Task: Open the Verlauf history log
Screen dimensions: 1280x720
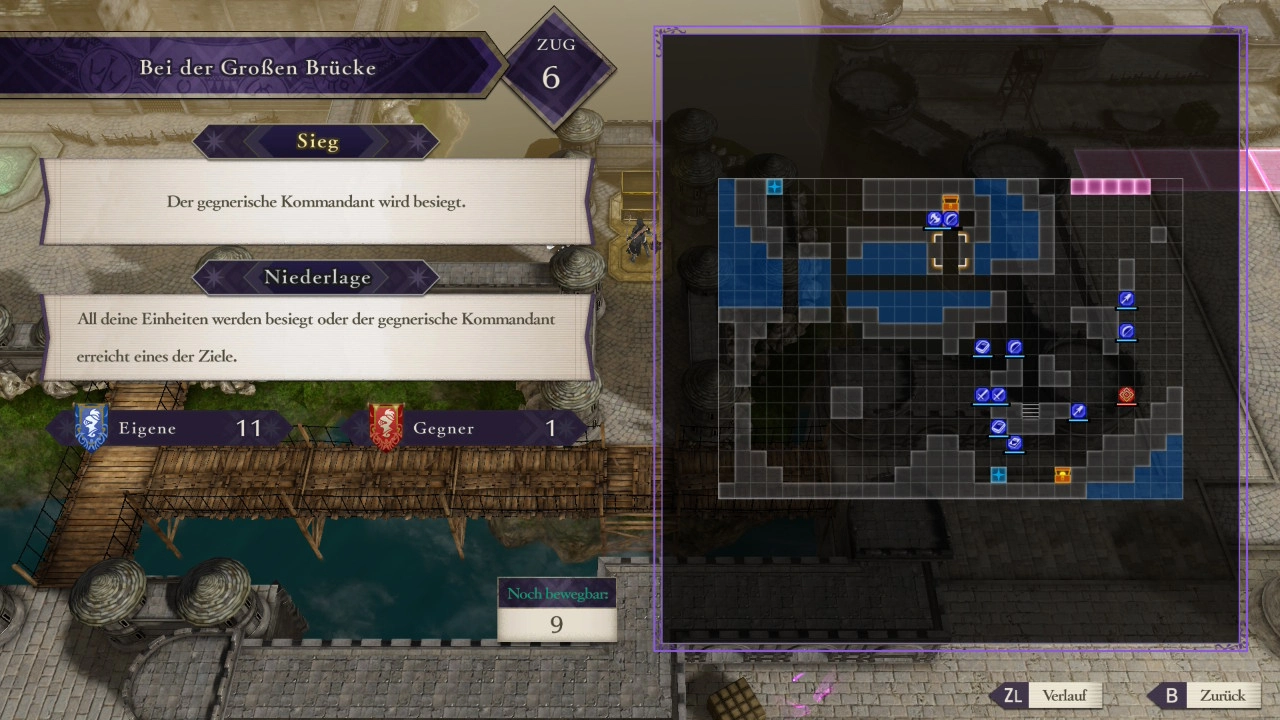Action: [1057, 695]
